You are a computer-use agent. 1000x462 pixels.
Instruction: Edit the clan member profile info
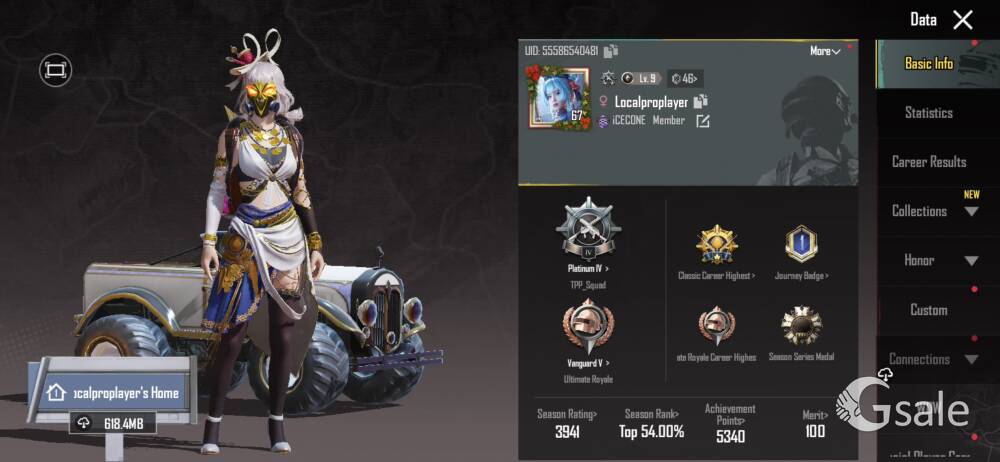703,121
